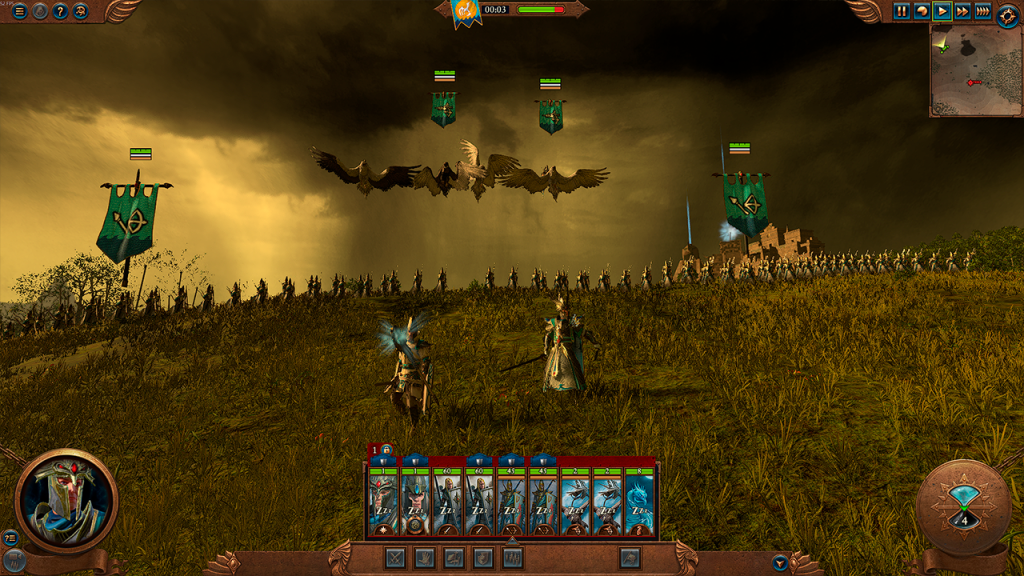Click the tactical minimap
Screen dimensions: 1024x576
click(976, 70)
